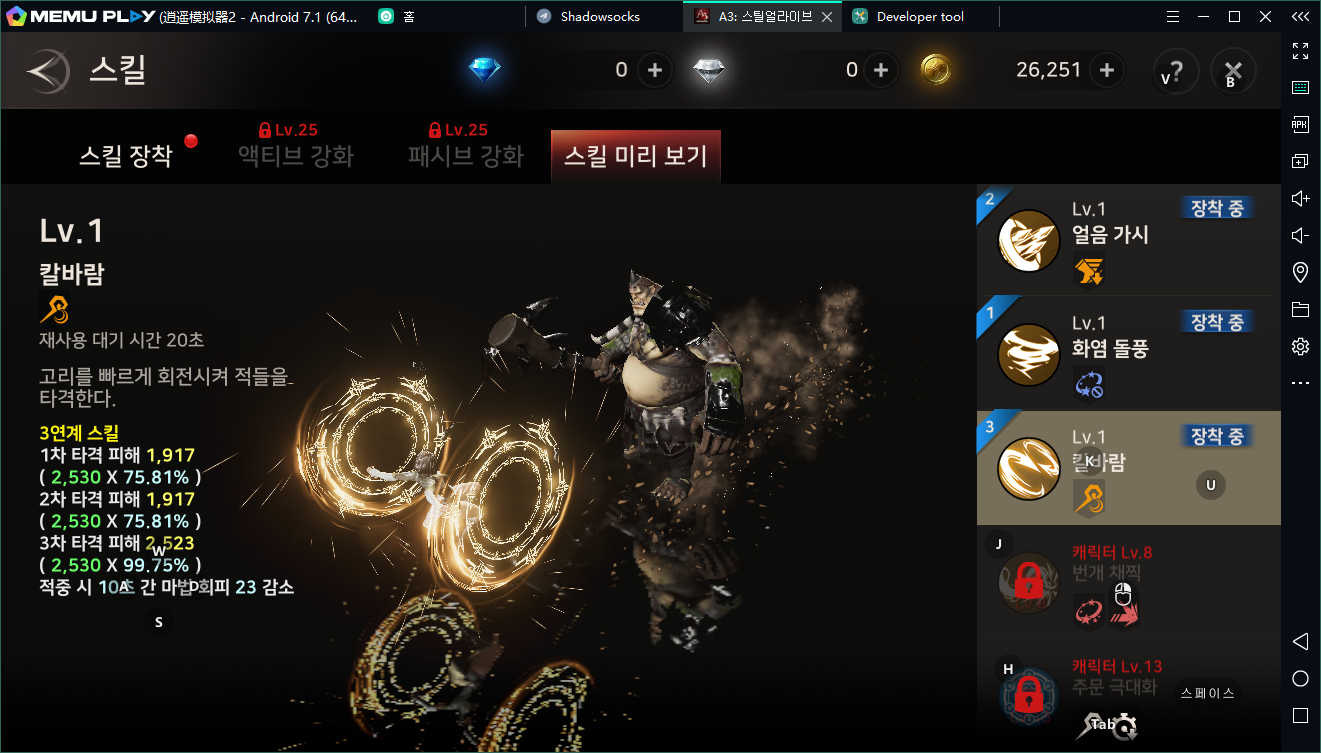
Task: Open the hamburger menu near window controls
Action: pyautogui.click(x=1172, y=16)
